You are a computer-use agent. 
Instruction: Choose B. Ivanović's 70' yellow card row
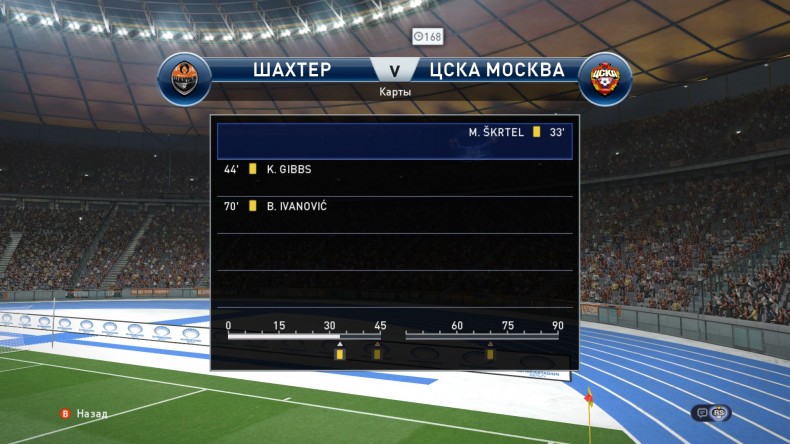click(394, 206)
